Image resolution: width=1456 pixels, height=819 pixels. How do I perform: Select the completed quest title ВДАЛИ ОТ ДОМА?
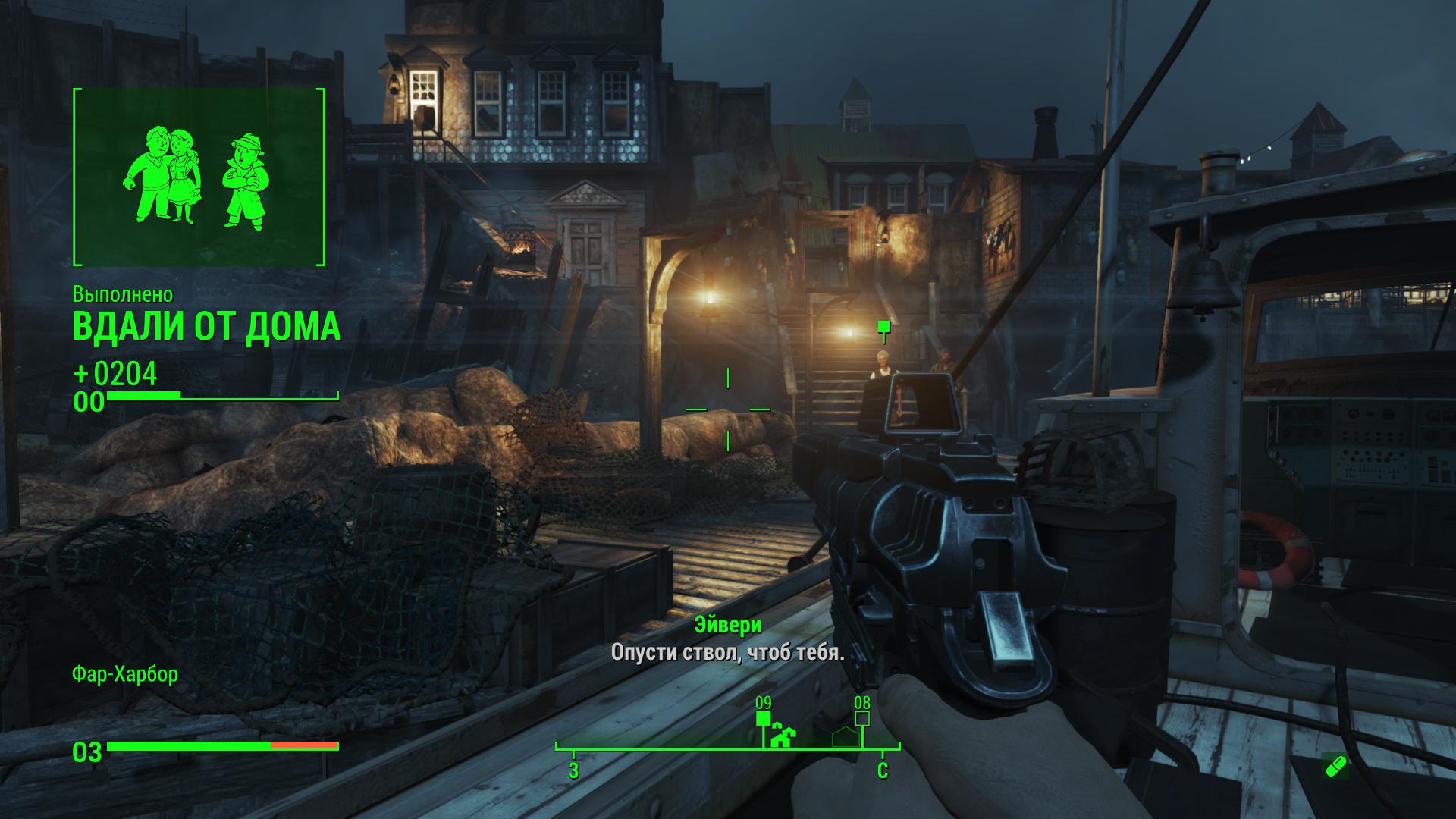click(206, 327)
